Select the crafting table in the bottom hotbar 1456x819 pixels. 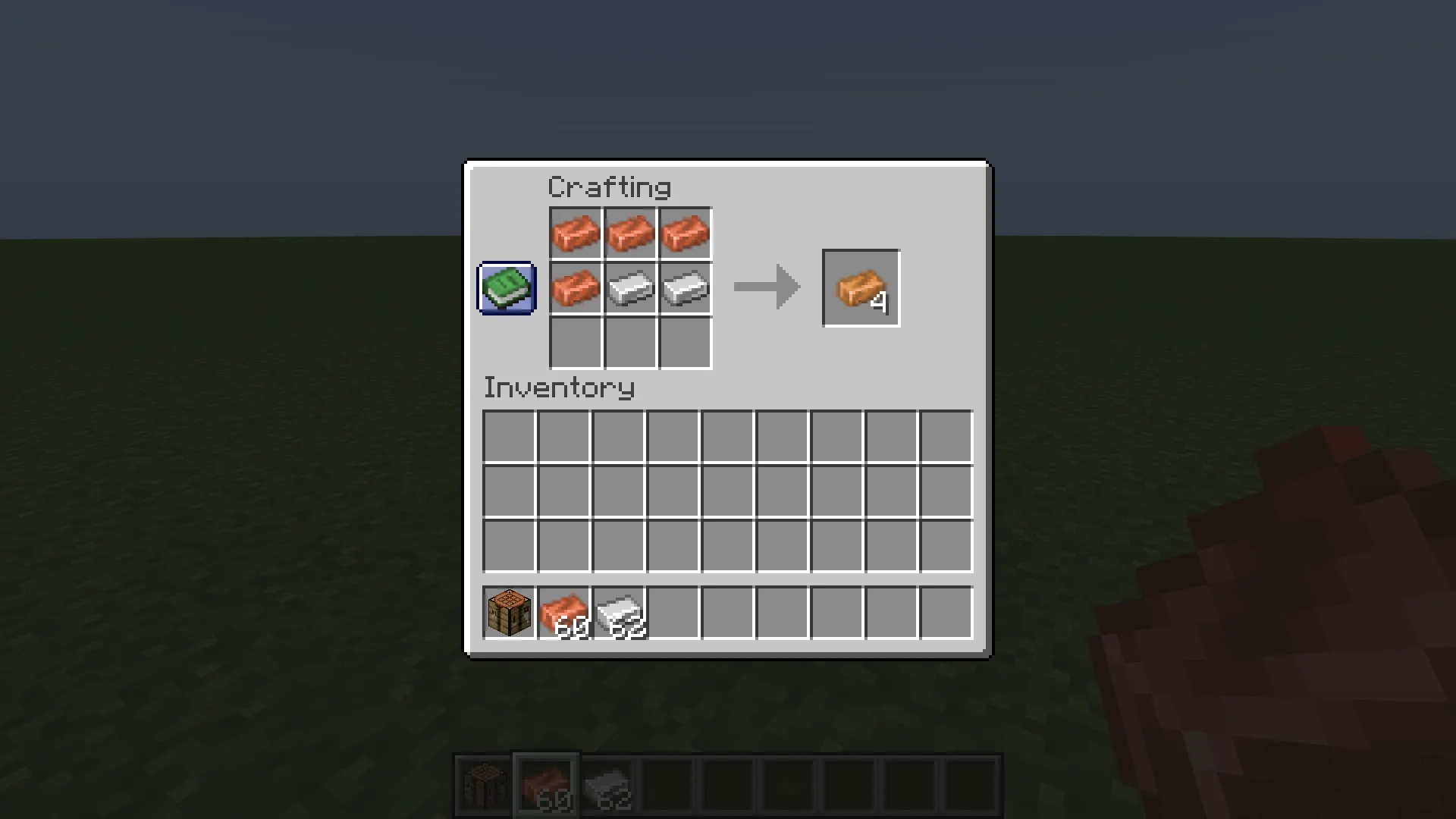[x=485, y=785]
